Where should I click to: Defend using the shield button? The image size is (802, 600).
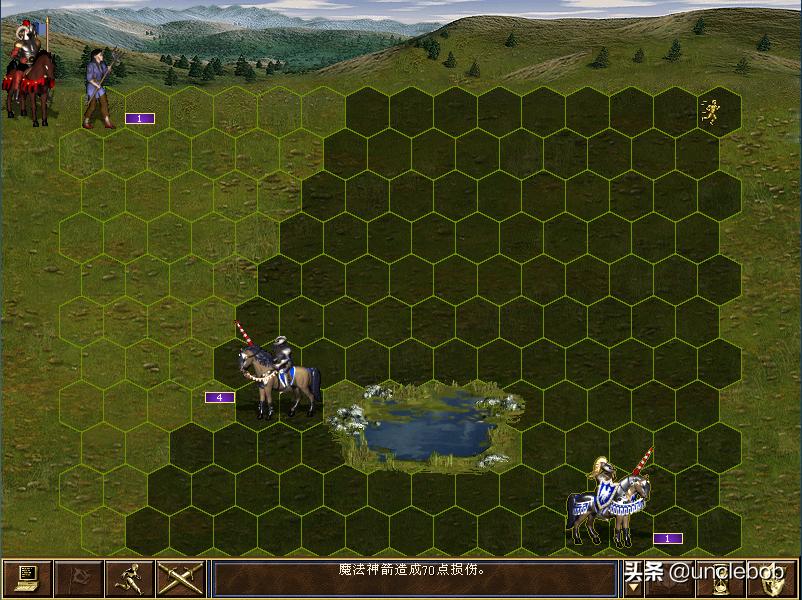(x=773, y=578)
